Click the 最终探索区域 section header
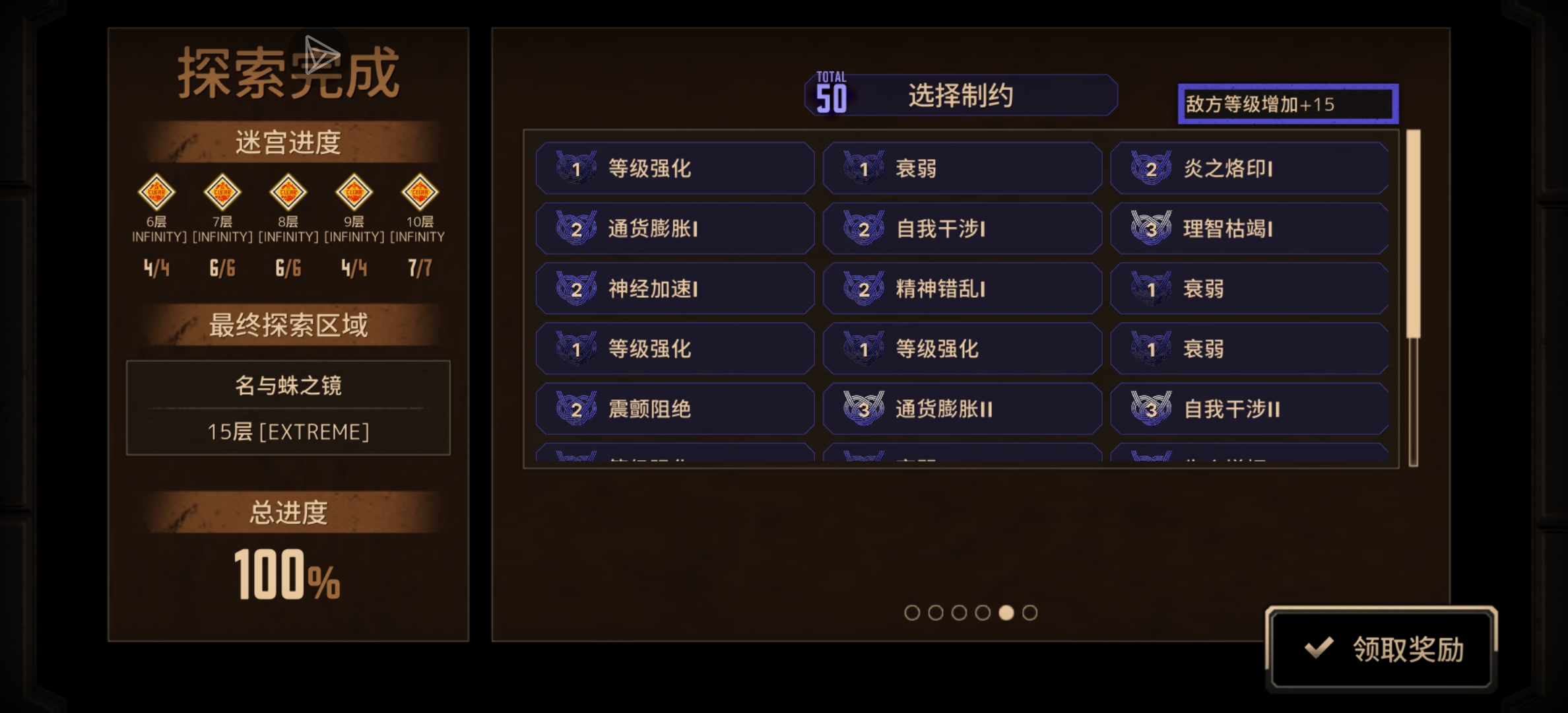The width and height of the screenshot is (1568, 713). click(288, 325)
